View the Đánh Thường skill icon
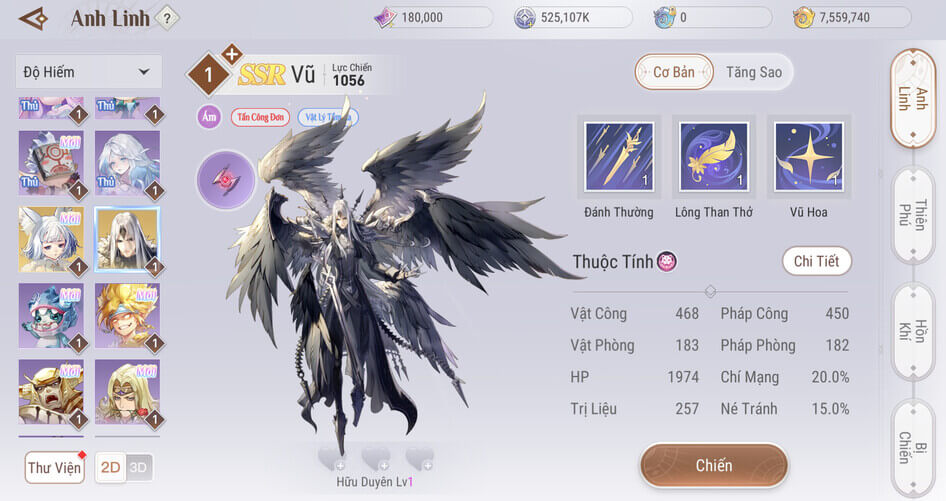The height and width of the screenshot is (501, 946). pyautogui.click(x=619, y=157)
